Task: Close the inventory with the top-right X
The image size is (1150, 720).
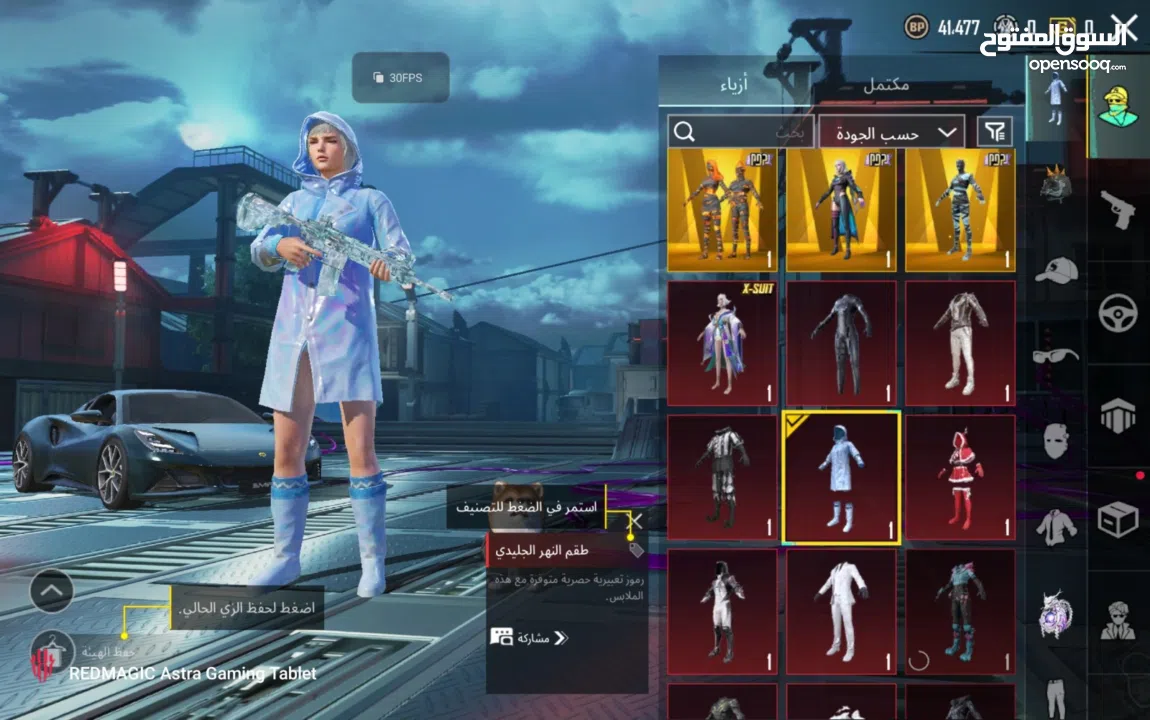Action: (1124, 26)
